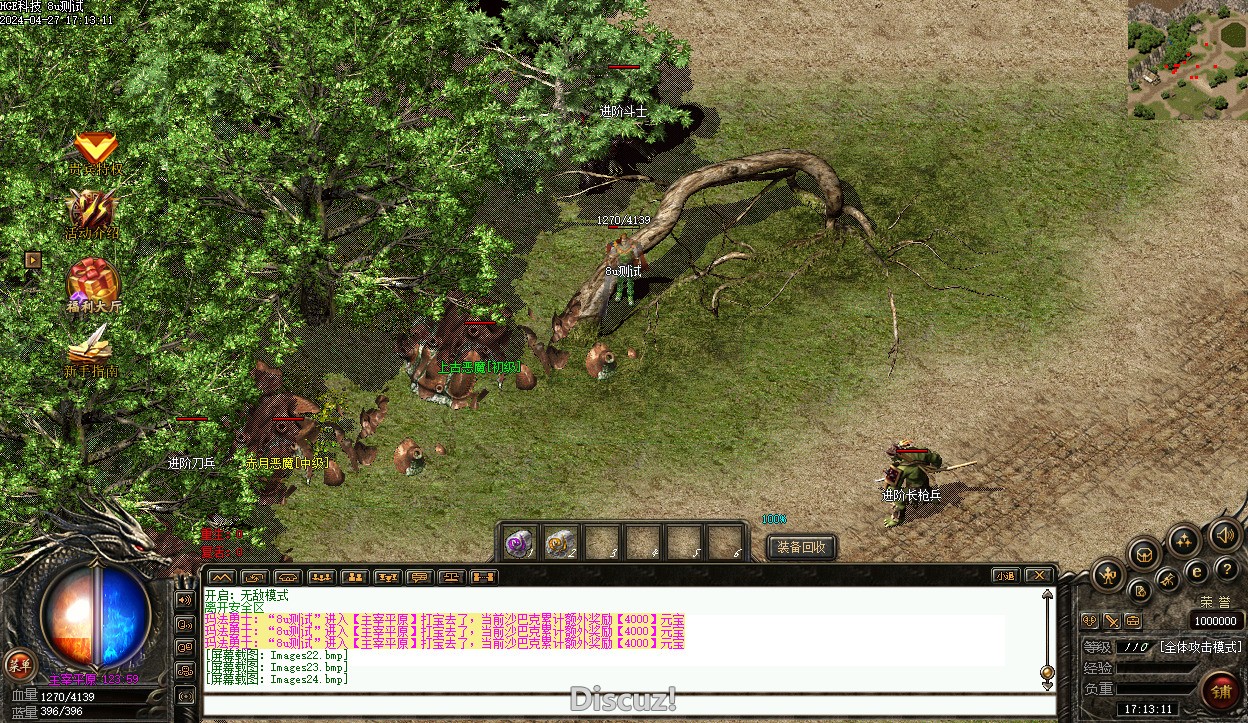
Task: Click the small arrow expander beside the side icons
Action: (x=33, y=260)
